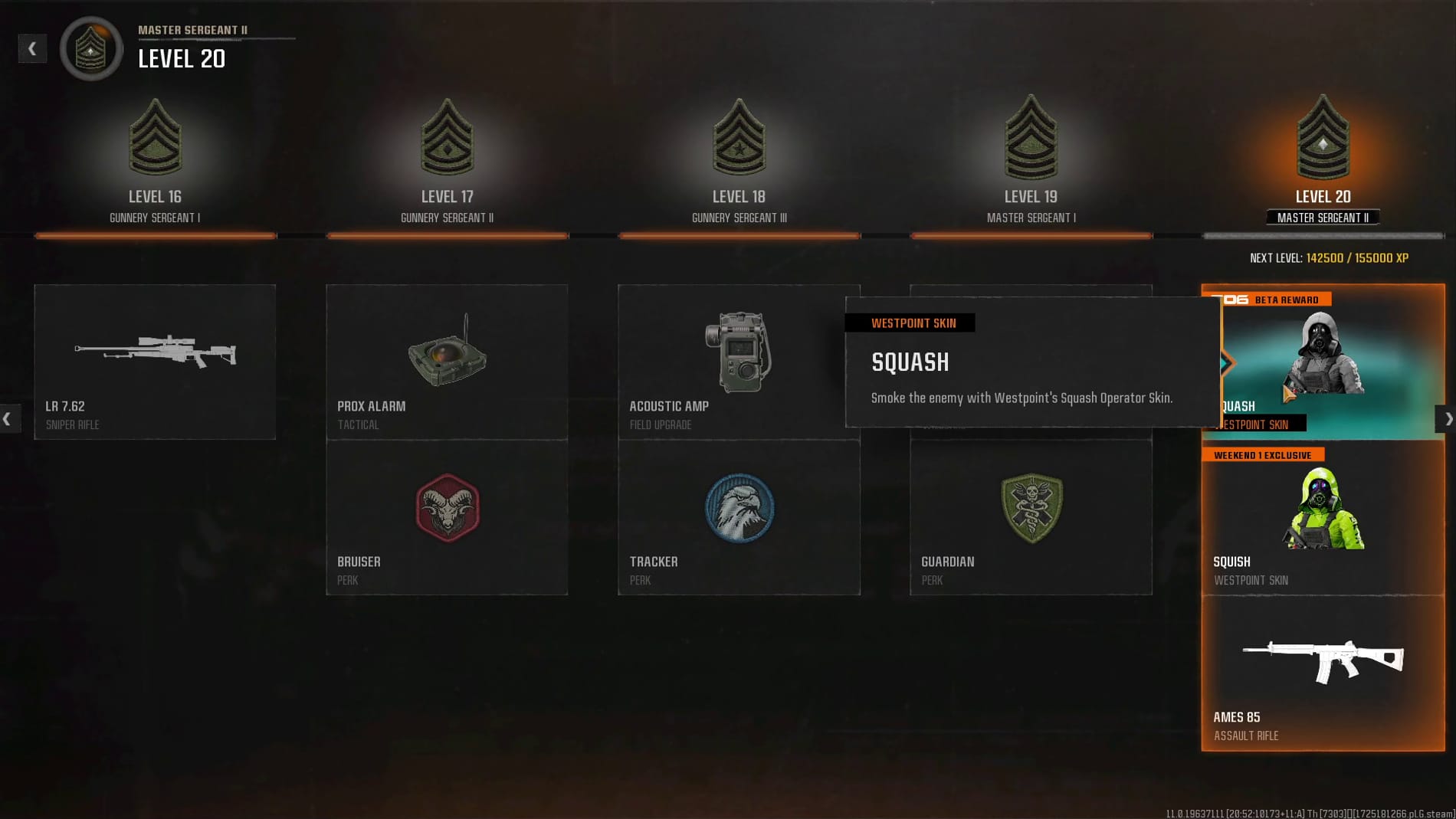Inspect the Squish Westpoint skin tile
1456x819 pixels.
coord(1323,518)
